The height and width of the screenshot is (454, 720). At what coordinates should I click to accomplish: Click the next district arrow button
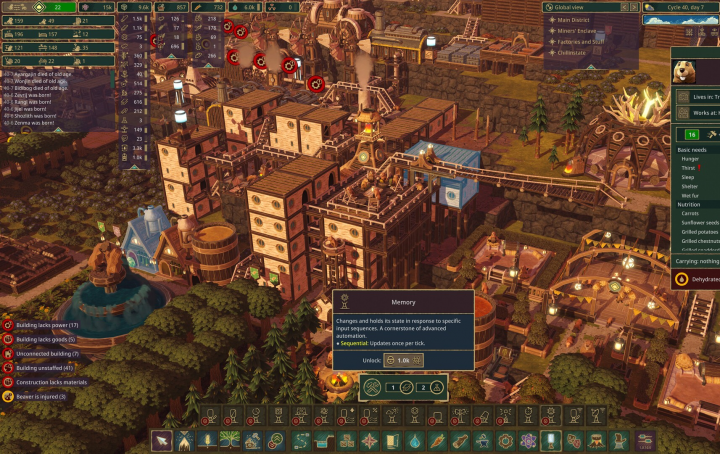pos(633,7)
